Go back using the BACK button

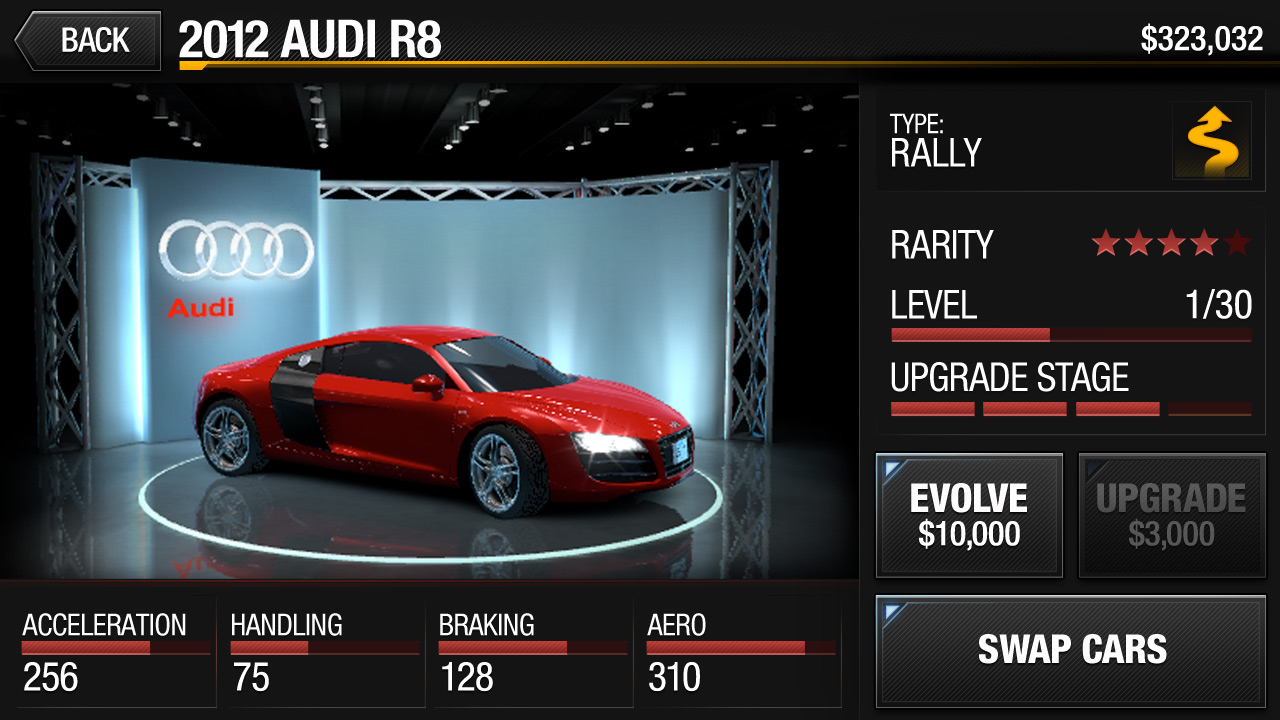tap(88, 40)
